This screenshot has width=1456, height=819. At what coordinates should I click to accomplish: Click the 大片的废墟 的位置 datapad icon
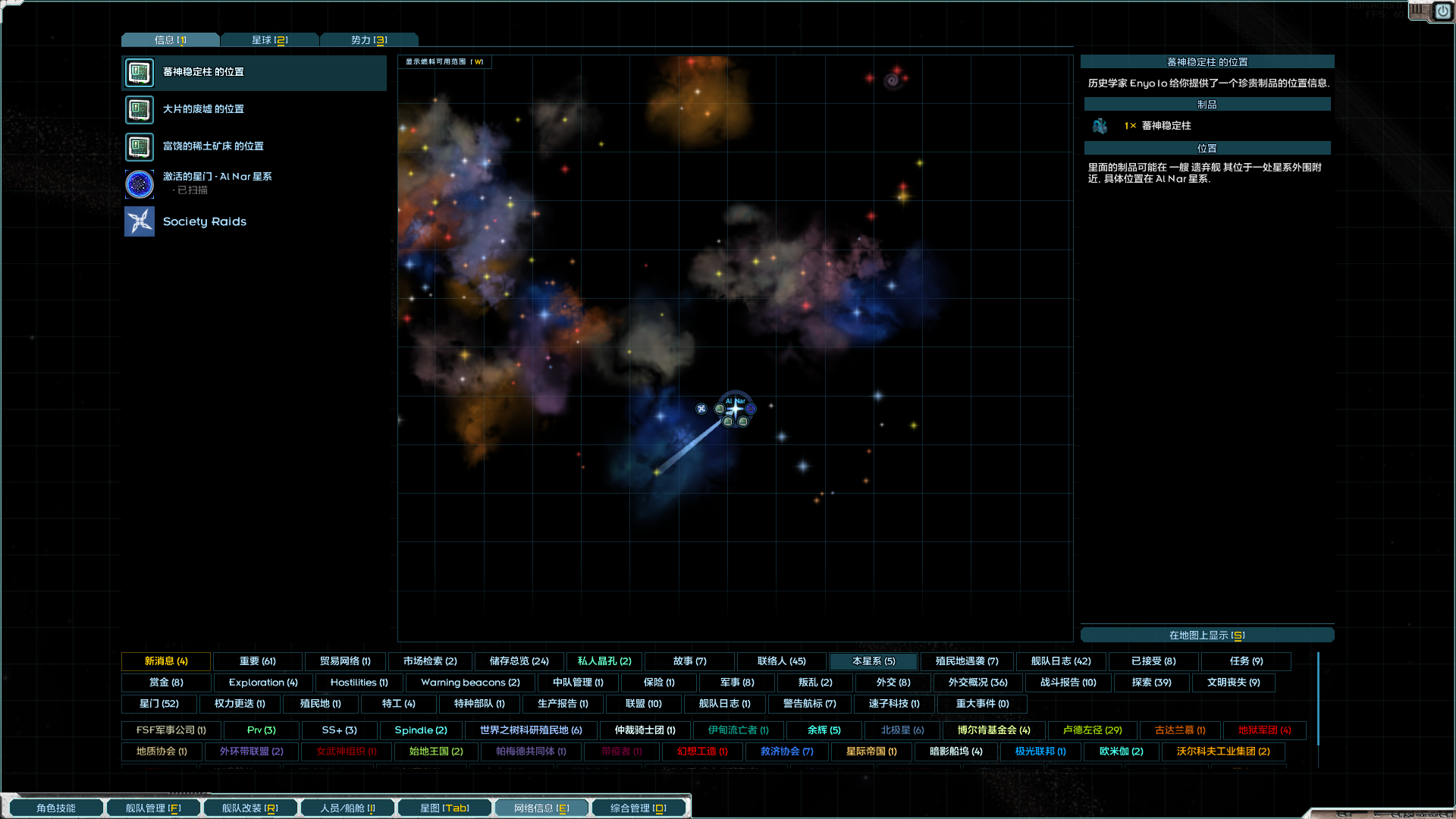click(140, 110)
